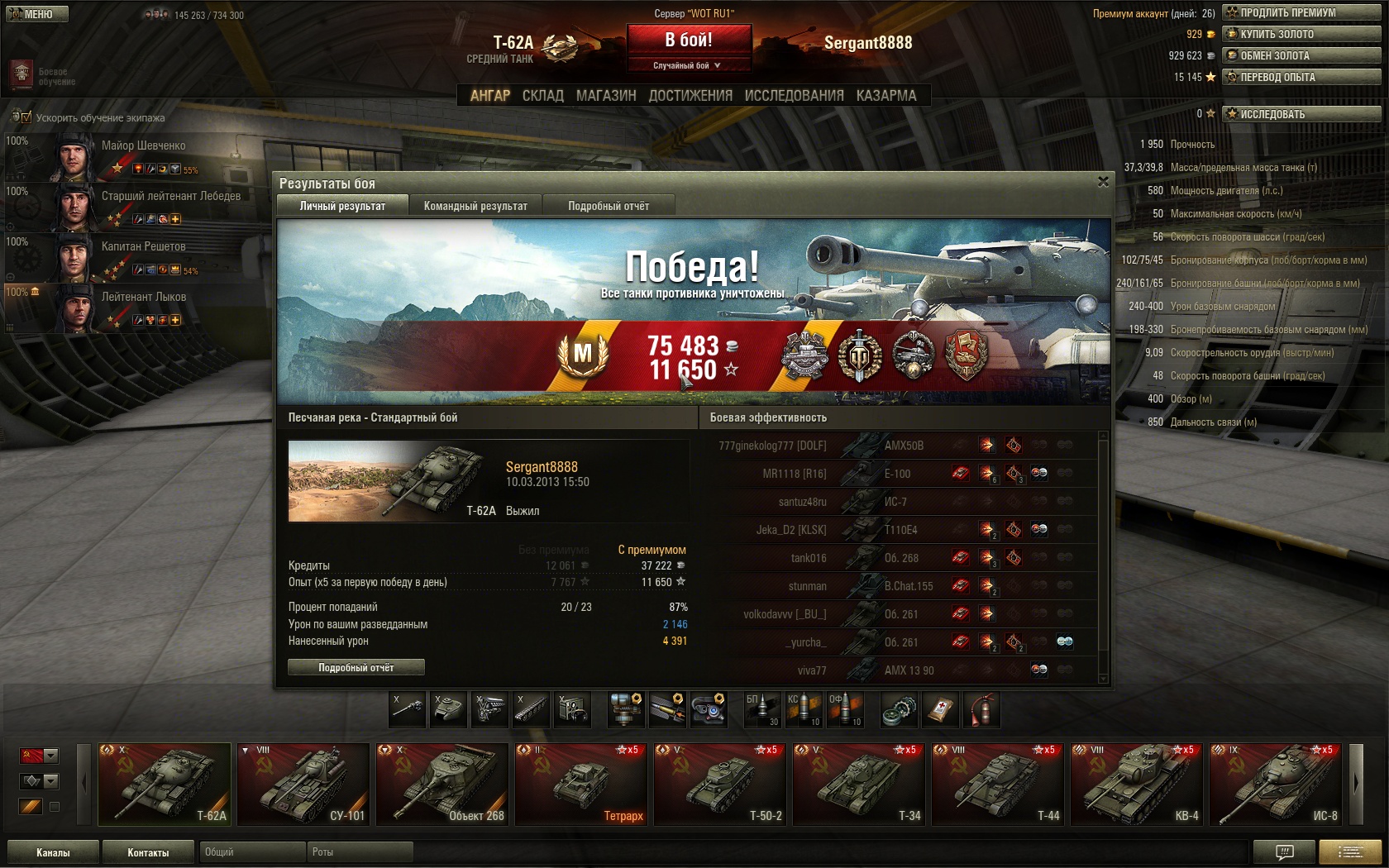Open the Контакты panel
The image size is (1389, 868).
point(148,852)
